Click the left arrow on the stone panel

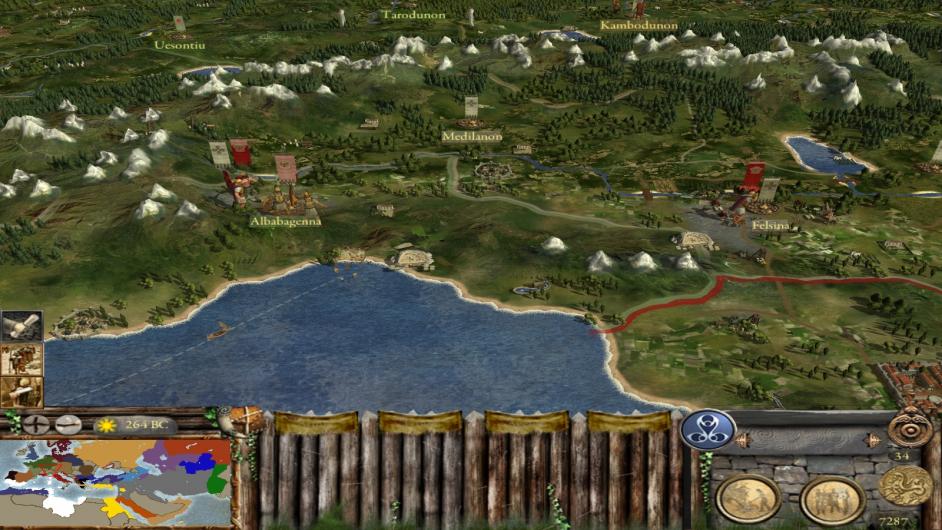click(744, 440)
